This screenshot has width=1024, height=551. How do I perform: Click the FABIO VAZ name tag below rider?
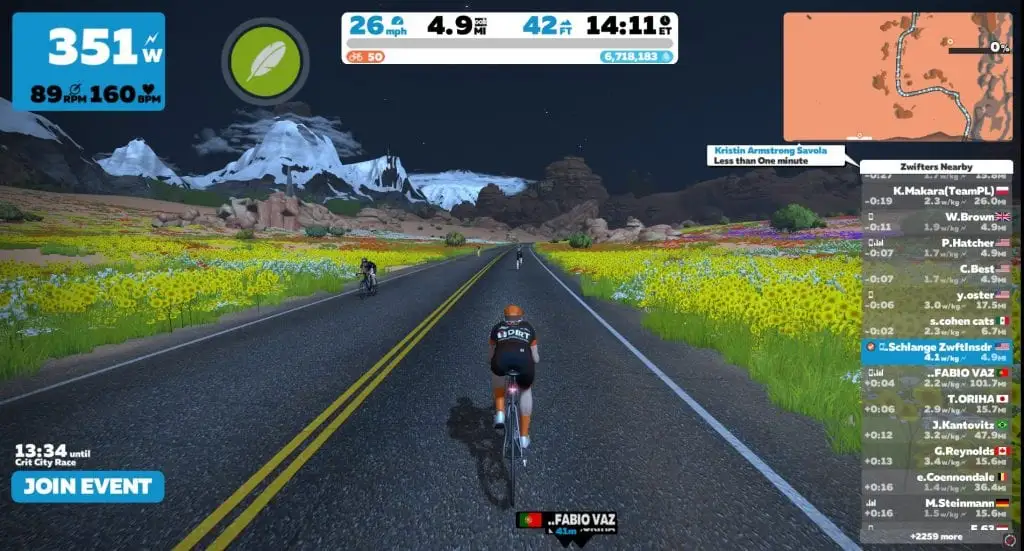tap(567, 521)
